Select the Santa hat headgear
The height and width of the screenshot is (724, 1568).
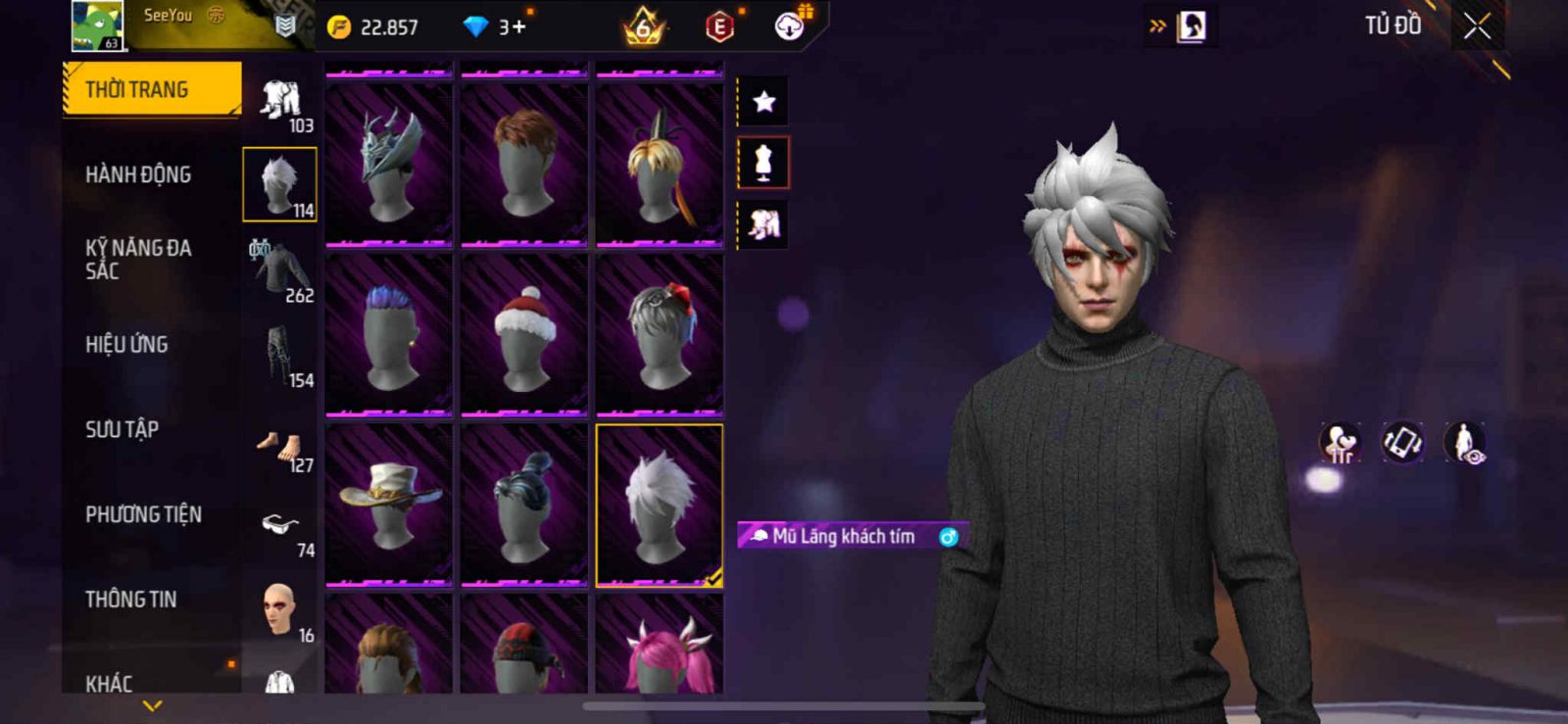(524, 334)
